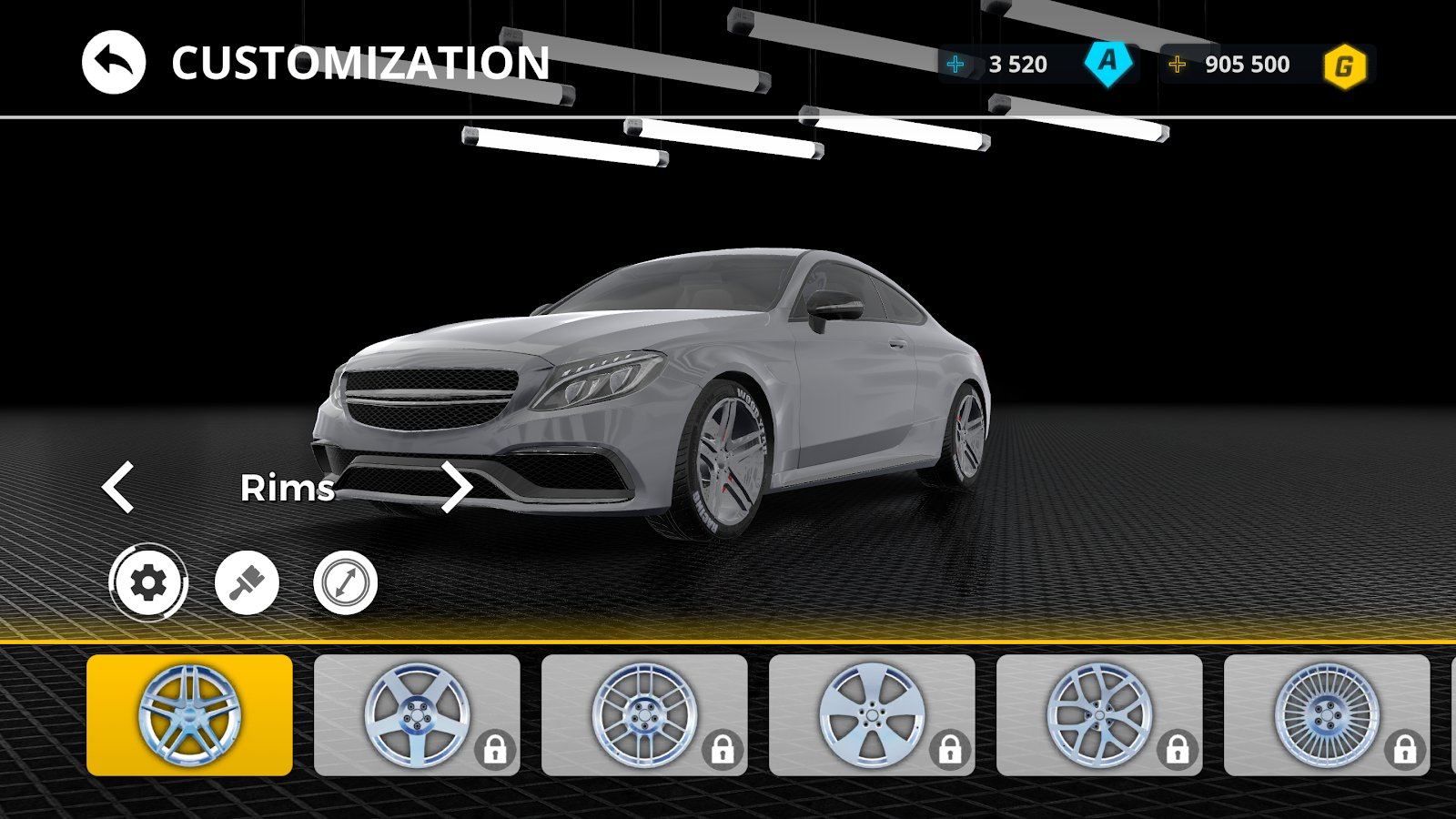This screenshot has height=819, width=1456.
Task: Select the highlighted twin-spoke rim
Action: [x=189, y=715]
